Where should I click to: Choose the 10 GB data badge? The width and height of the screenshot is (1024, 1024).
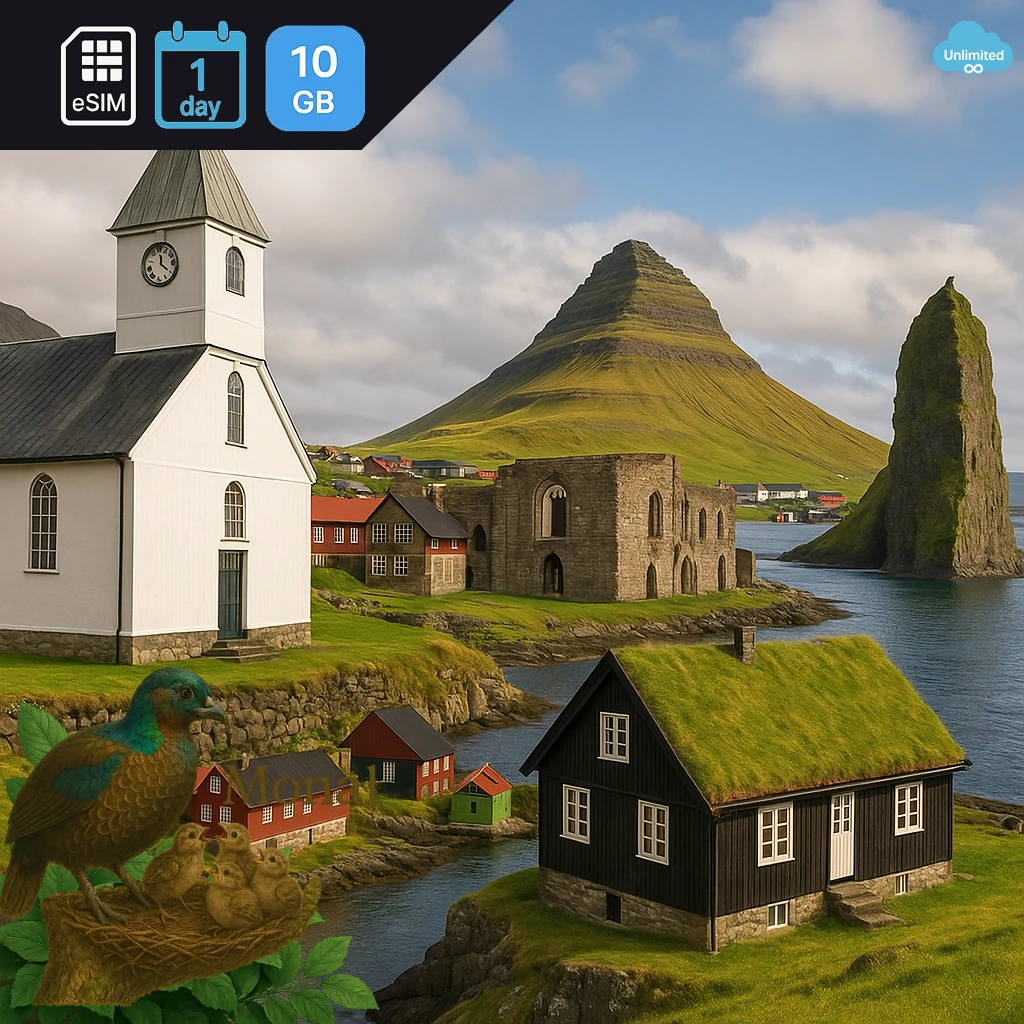click(x=315, y=78)
